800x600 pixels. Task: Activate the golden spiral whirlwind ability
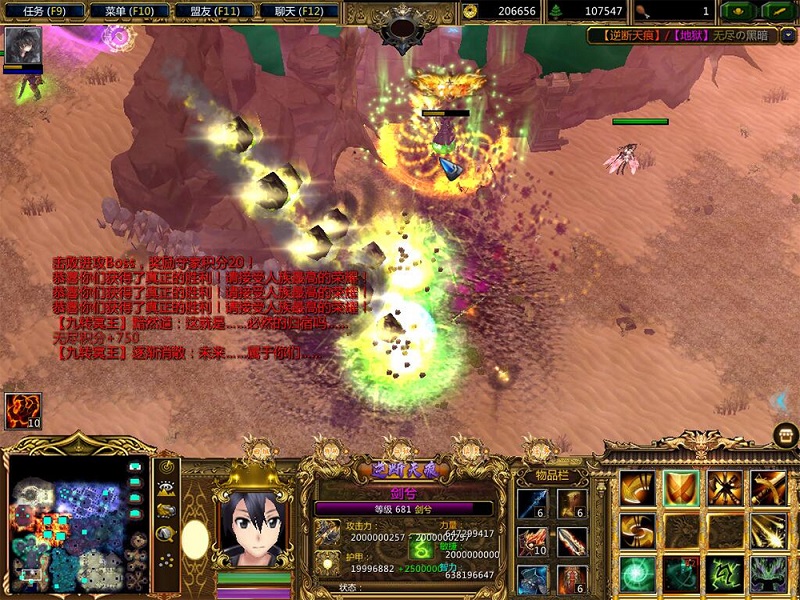click(637, 531)
